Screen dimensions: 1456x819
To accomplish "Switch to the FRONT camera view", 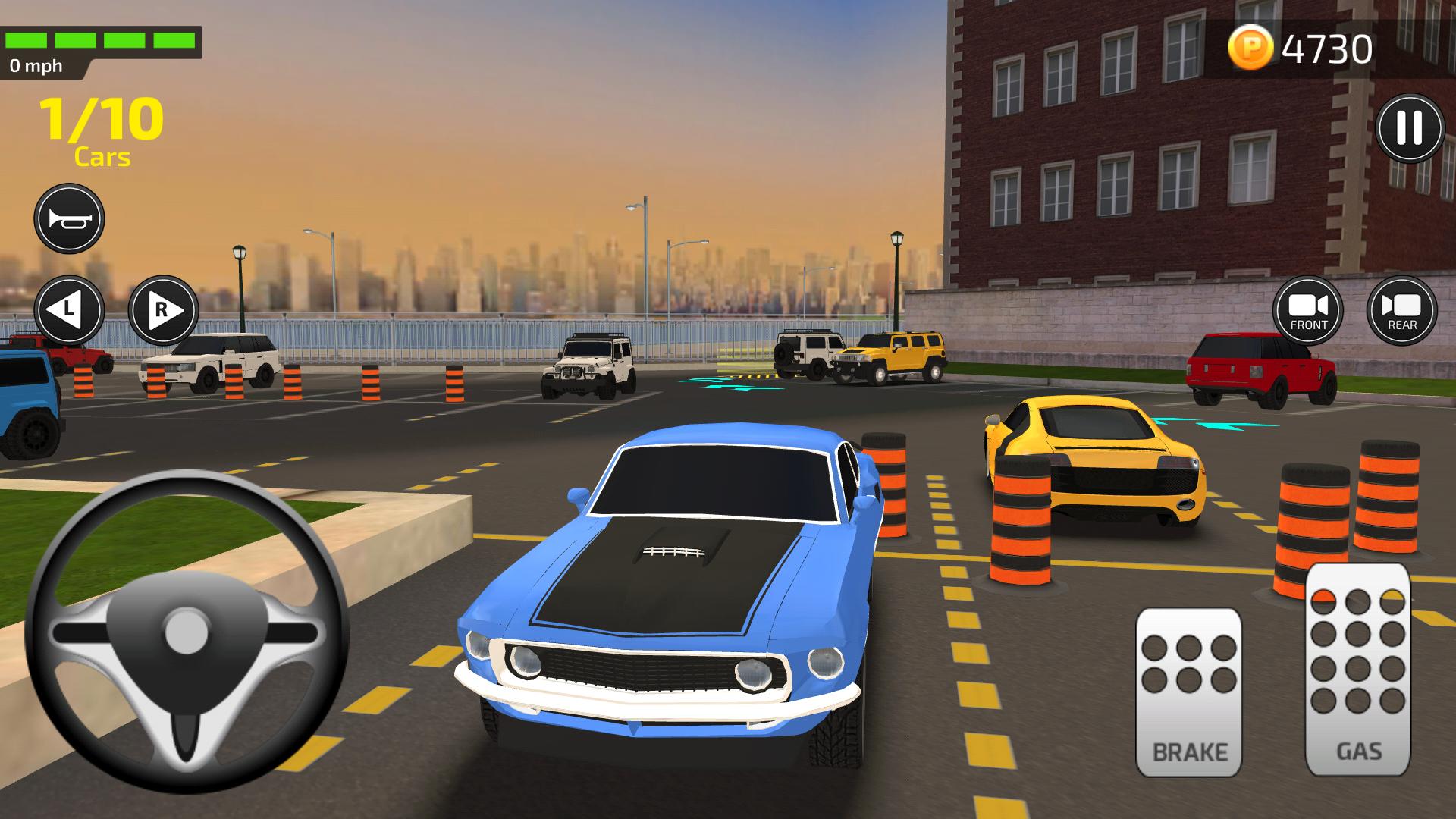I will (1310, 310).
